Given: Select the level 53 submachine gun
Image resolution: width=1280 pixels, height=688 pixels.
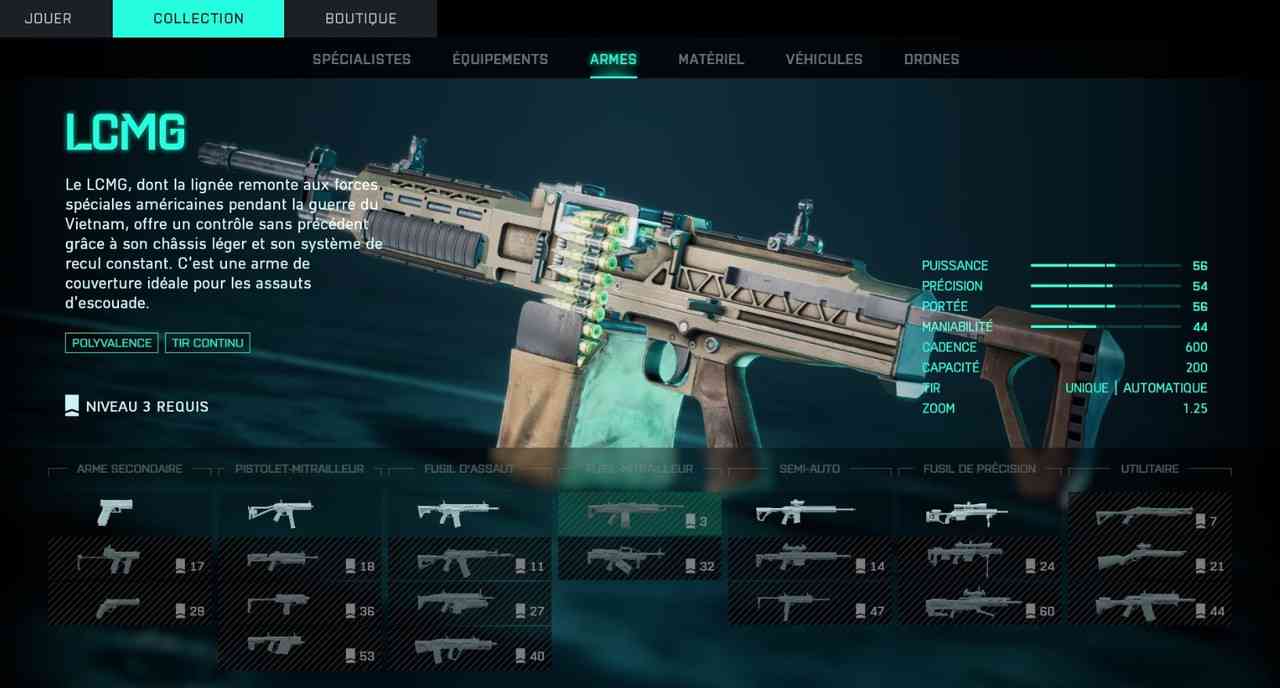Looking at the screenshot, I should pyautogui.click(x=300, y=649).
